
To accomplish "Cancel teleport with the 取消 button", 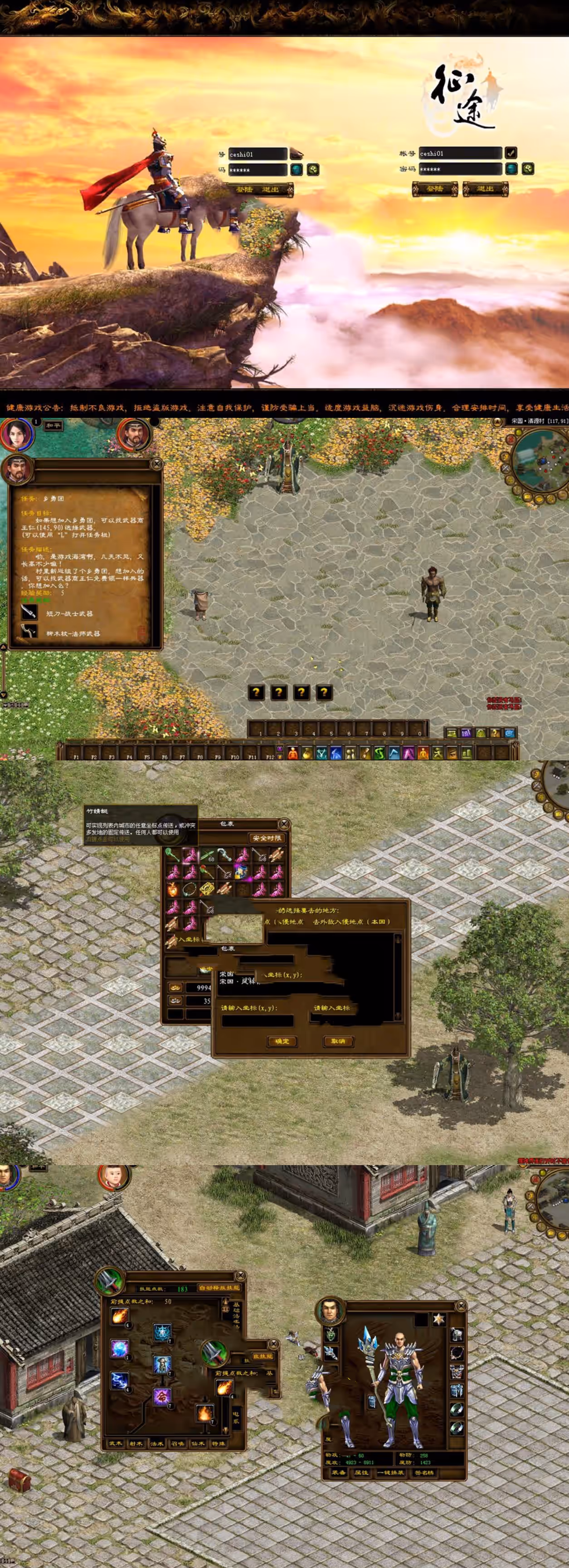I will (x=338, y=1041).
